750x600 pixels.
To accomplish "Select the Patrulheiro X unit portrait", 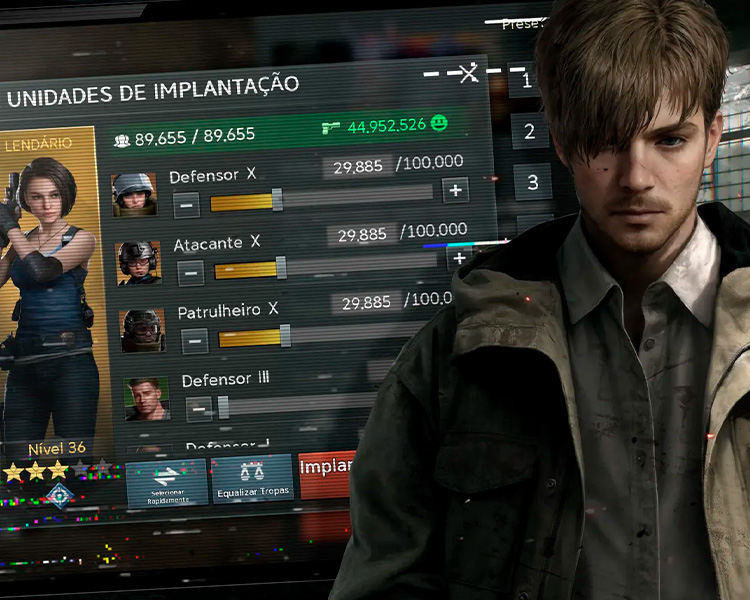I will point(142,330).
